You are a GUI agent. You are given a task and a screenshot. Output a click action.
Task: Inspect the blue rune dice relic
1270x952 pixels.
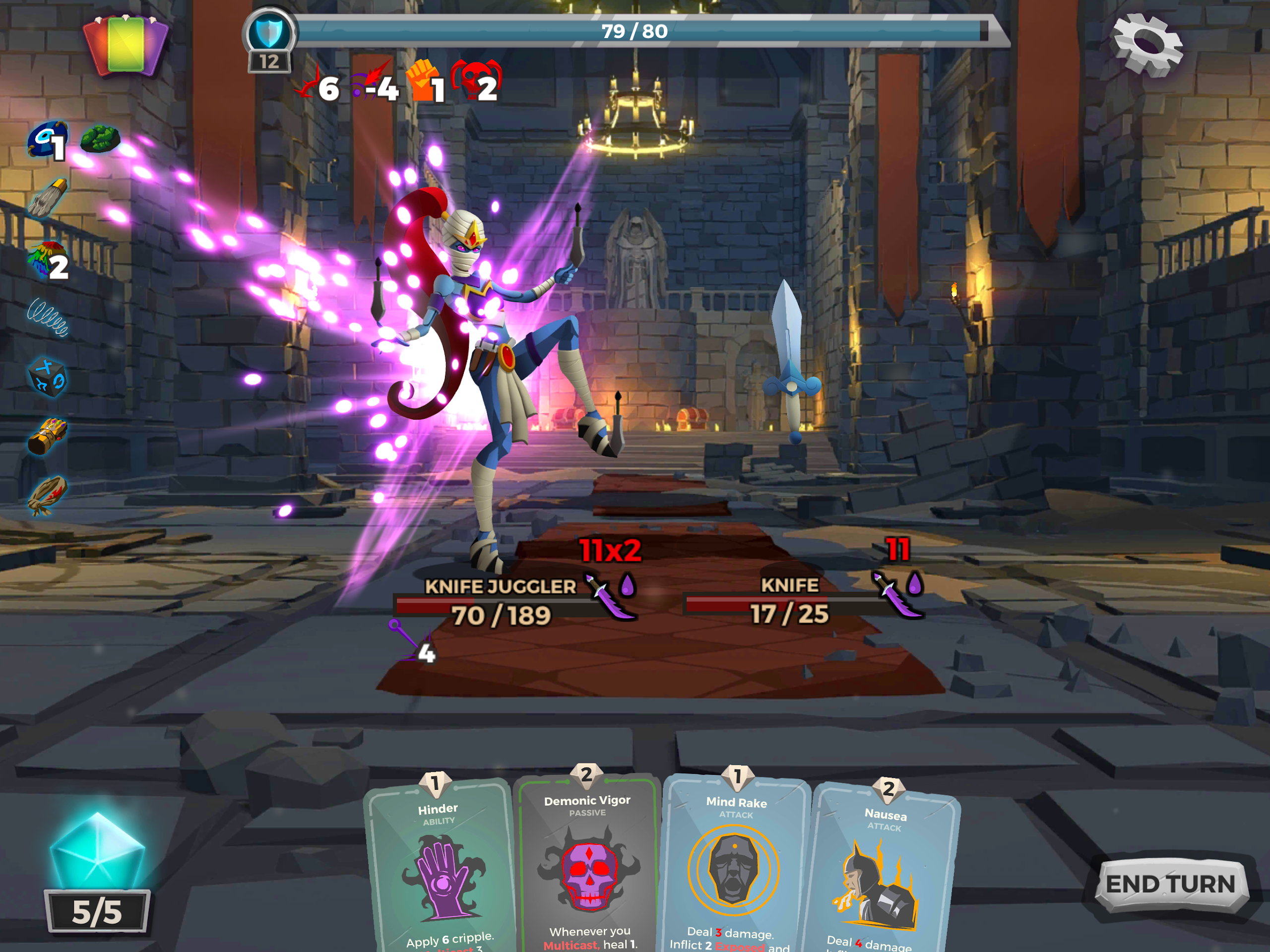48,377
